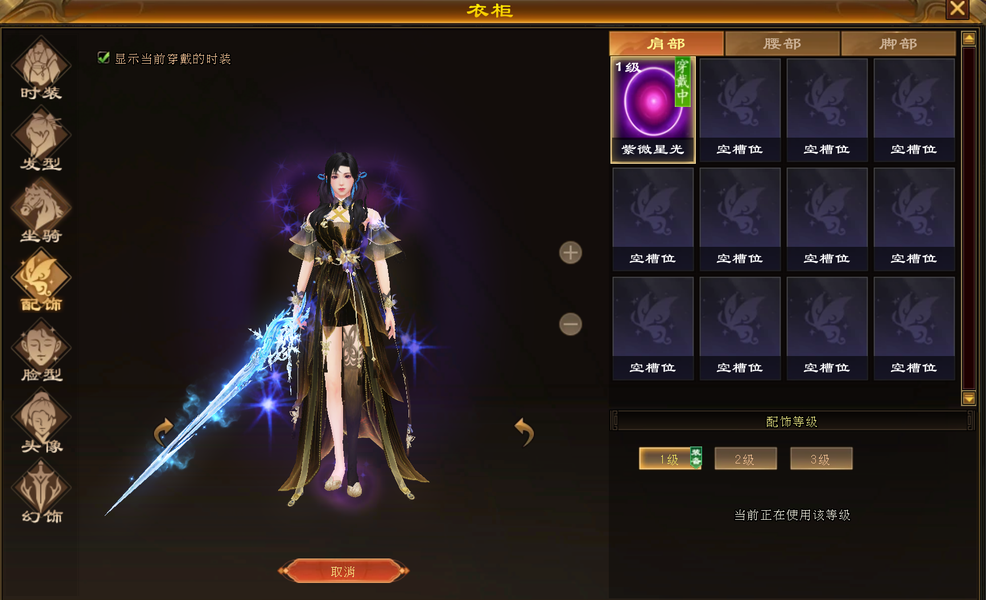Switch to the 肩部 shoulder tab

click(x=666, y=43)
